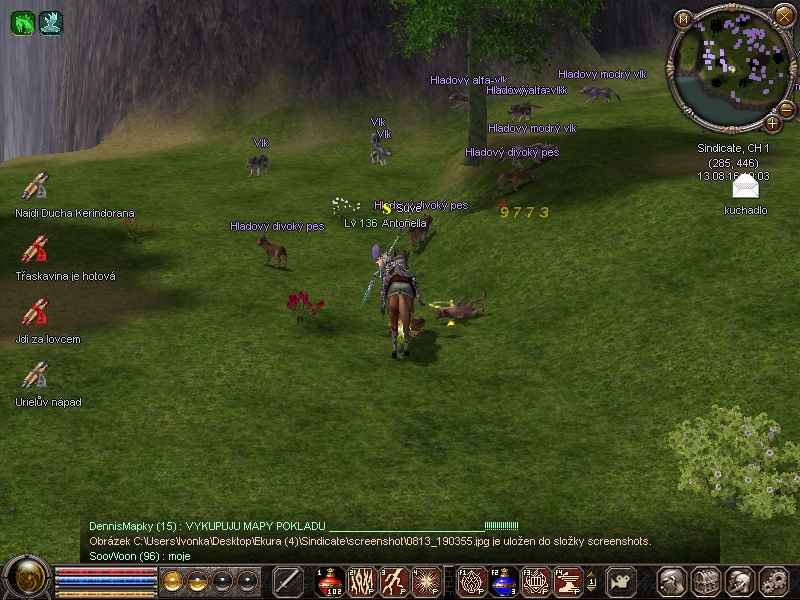The width and height of the screenshot is (800, 600).
Task: Use the red potion in quickslot 1
Action: click(x=330, y=581)
